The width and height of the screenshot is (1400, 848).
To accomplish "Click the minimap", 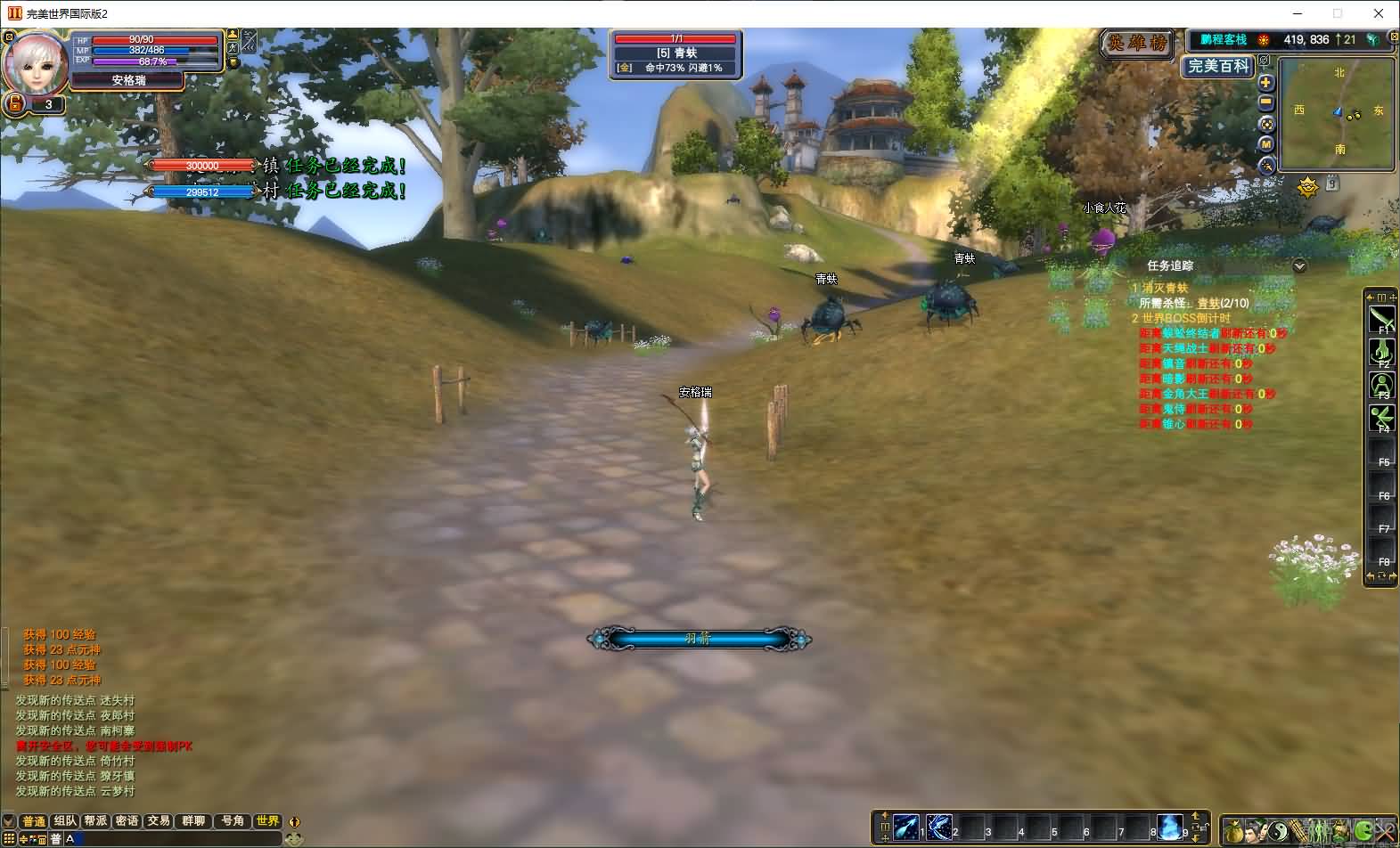I will click(x=1336, y=114).
